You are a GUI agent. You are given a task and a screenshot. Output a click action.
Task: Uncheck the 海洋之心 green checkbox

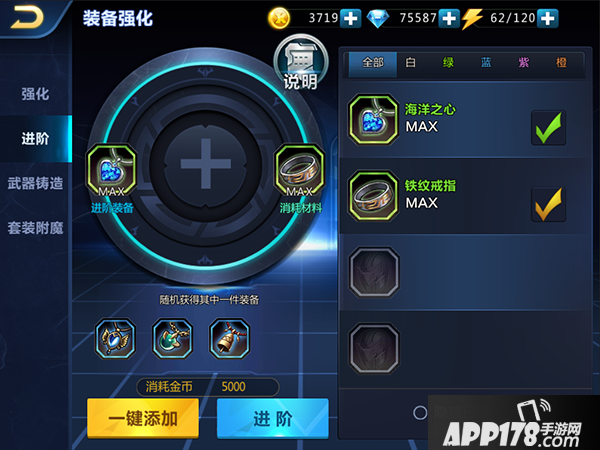pyautogui.click(x=548, y=127)
